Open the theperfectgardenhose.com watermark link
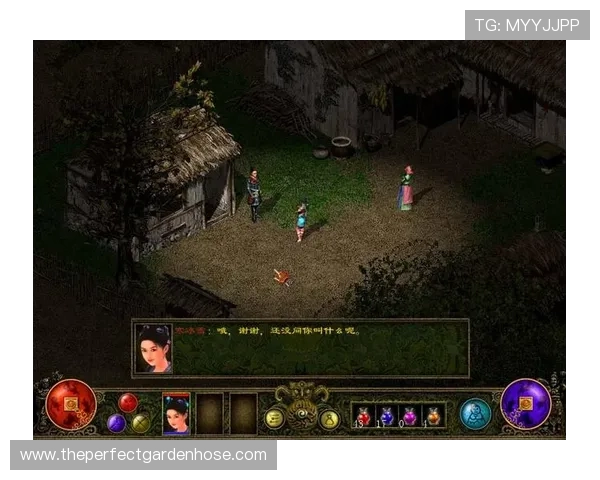This screenshot has height=480, width=600. [x=143, y=455]
